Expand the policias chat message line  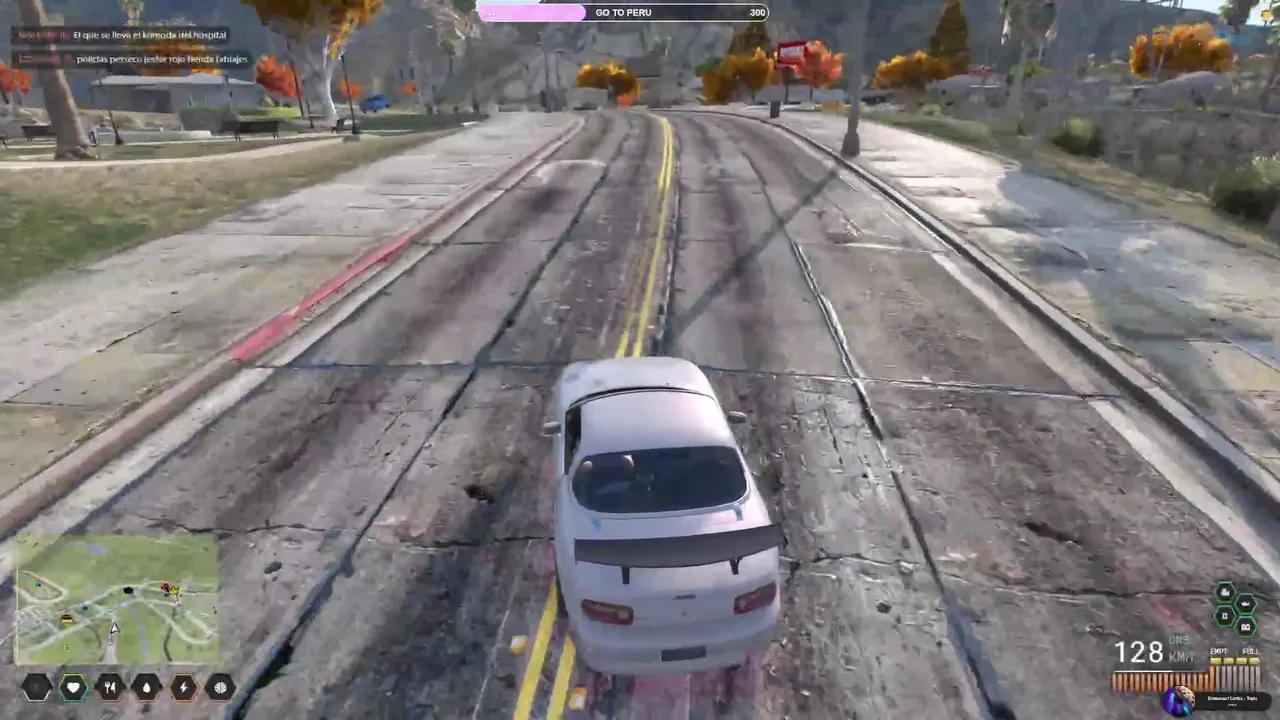[x=131, y=58]
